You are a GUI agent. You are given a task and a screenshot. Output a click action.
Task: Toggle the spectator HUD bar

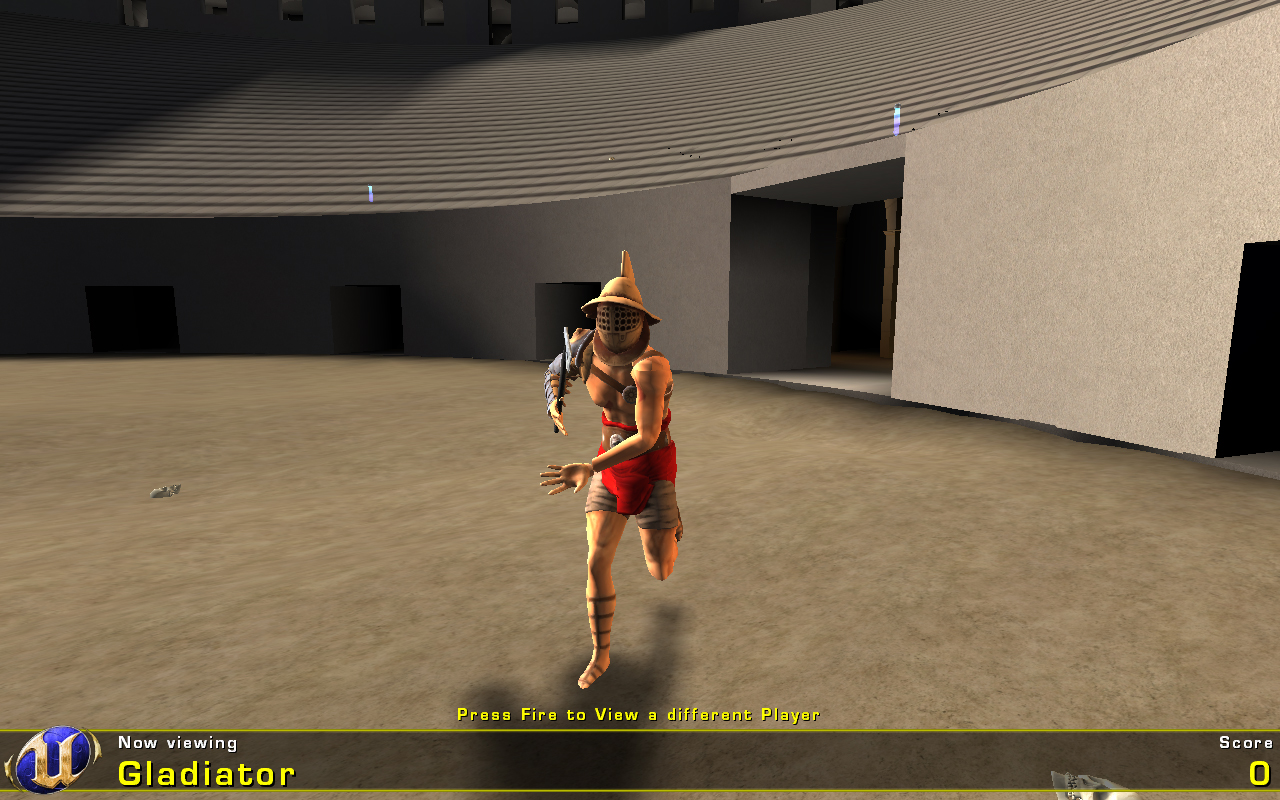pos(640,760)
